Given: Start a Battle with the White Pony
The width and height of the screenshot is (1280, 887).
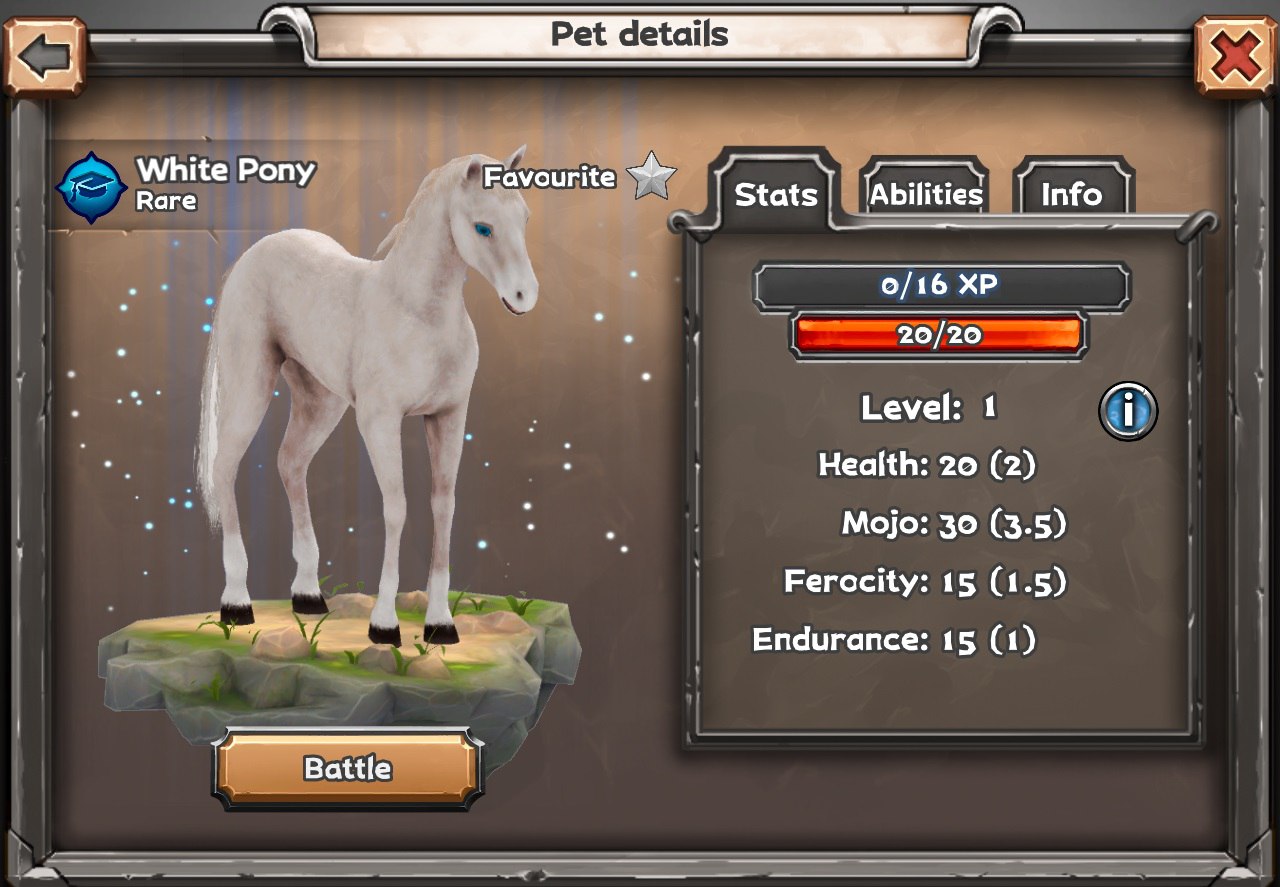Looking at the screenshot, I should point(348,768).
